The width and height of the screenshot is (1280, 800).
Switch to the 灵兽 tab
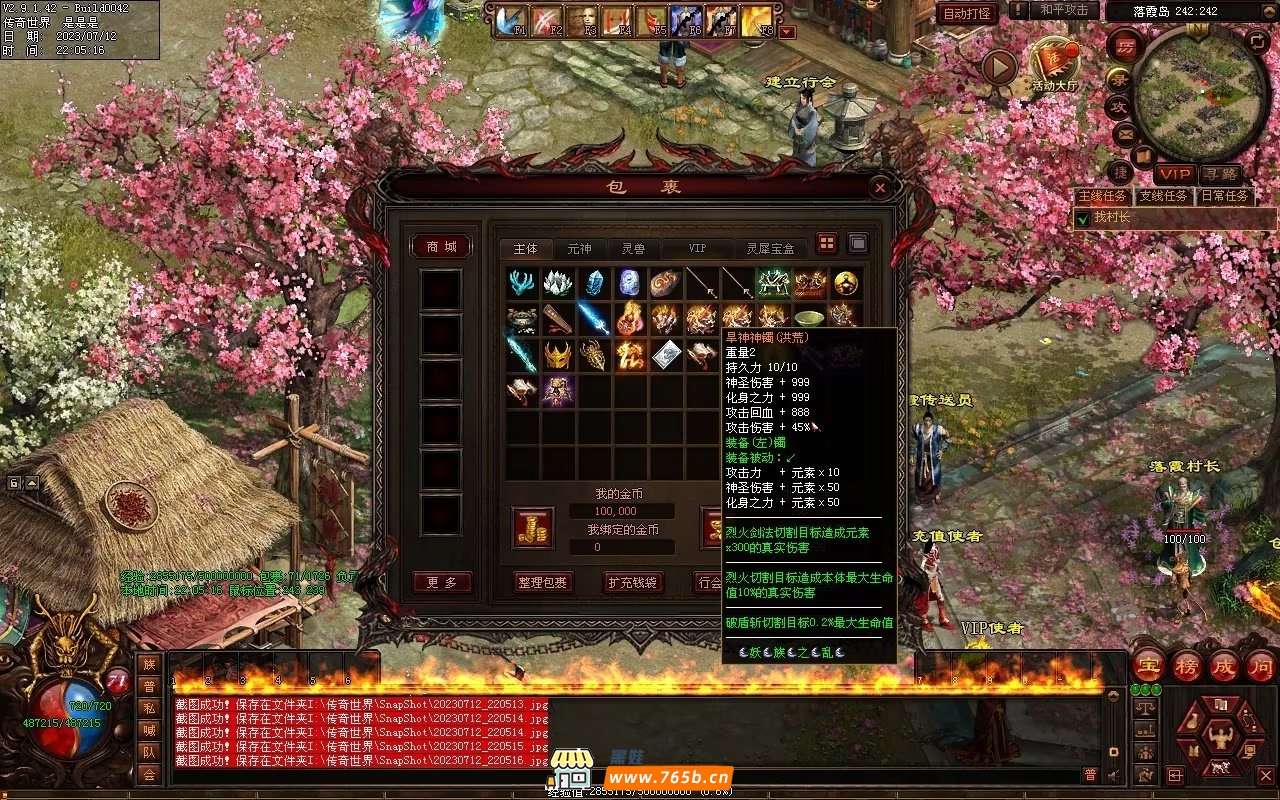(633, 249)
